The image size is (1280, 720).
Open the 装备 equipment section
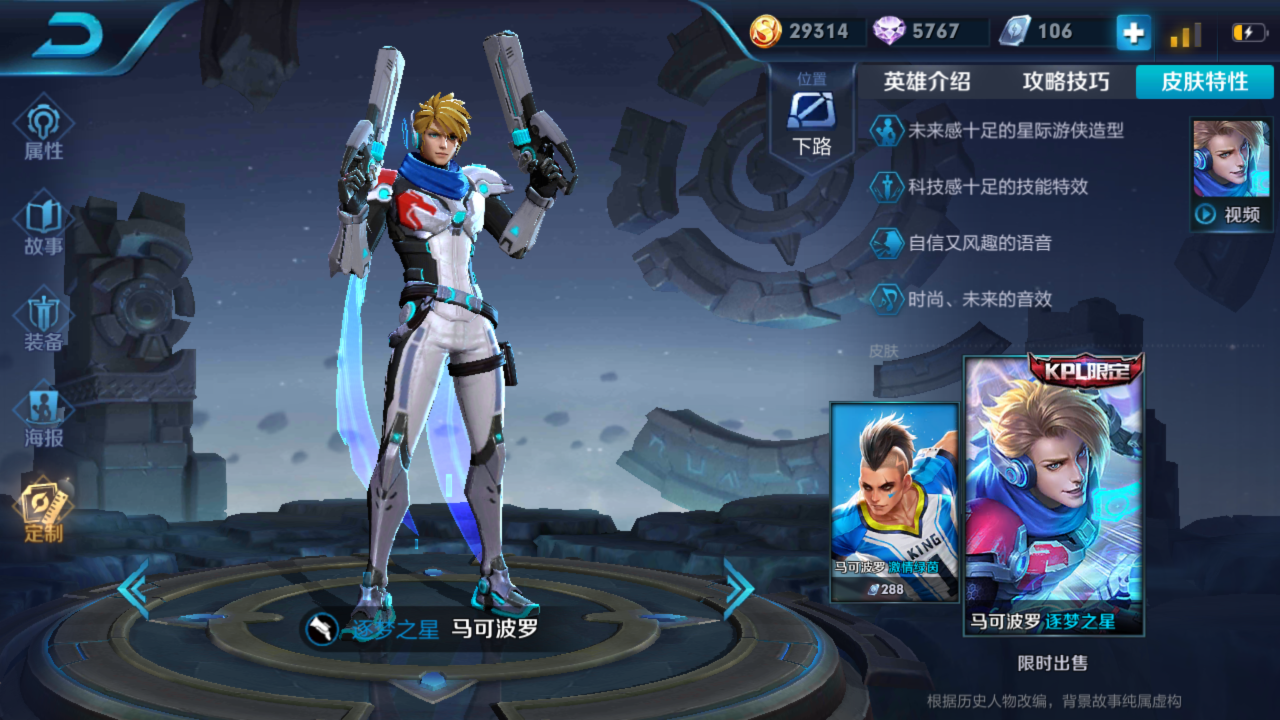tap(43, 322)
